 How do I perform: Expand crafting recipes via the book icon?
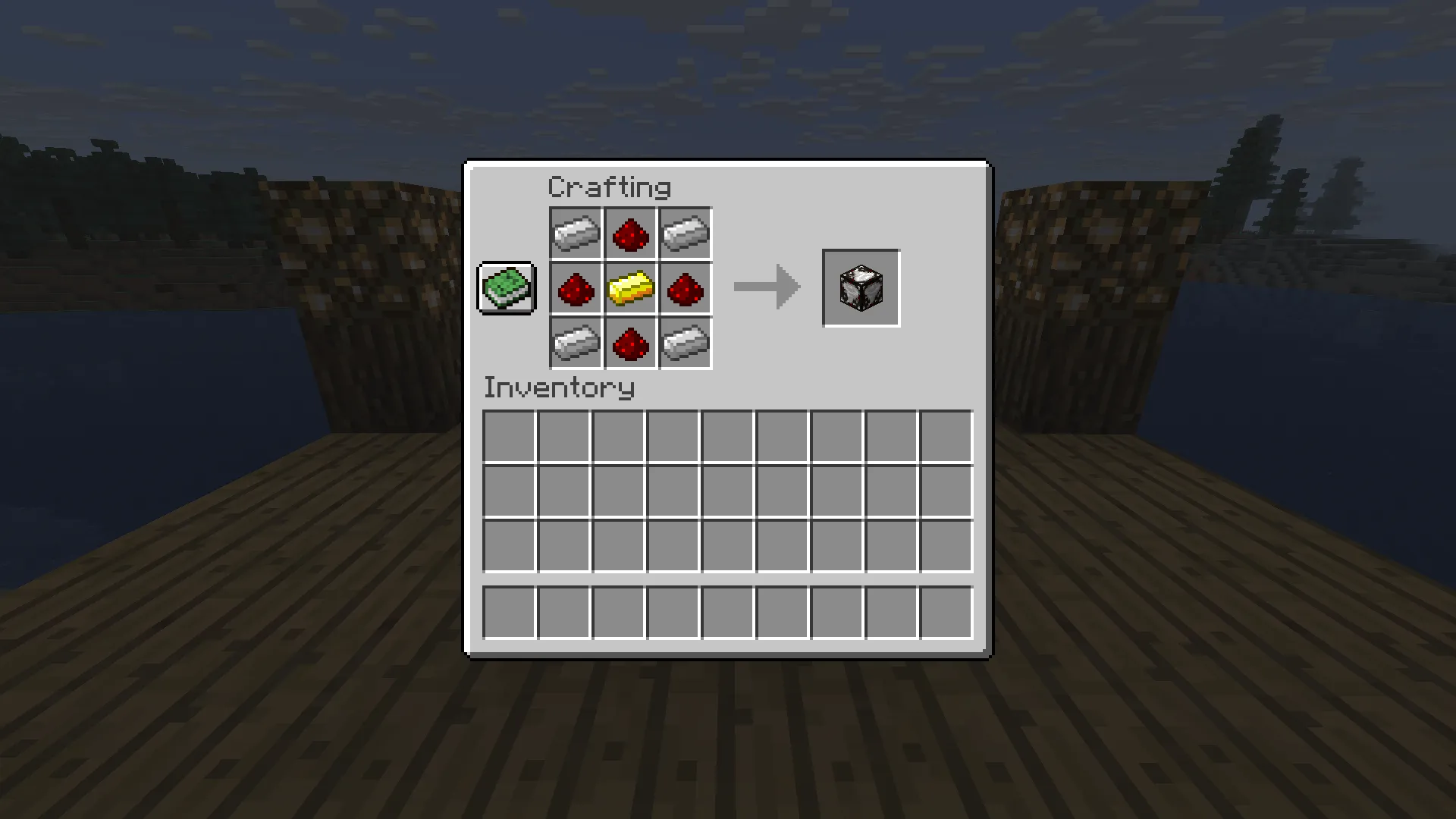(506, 288)
